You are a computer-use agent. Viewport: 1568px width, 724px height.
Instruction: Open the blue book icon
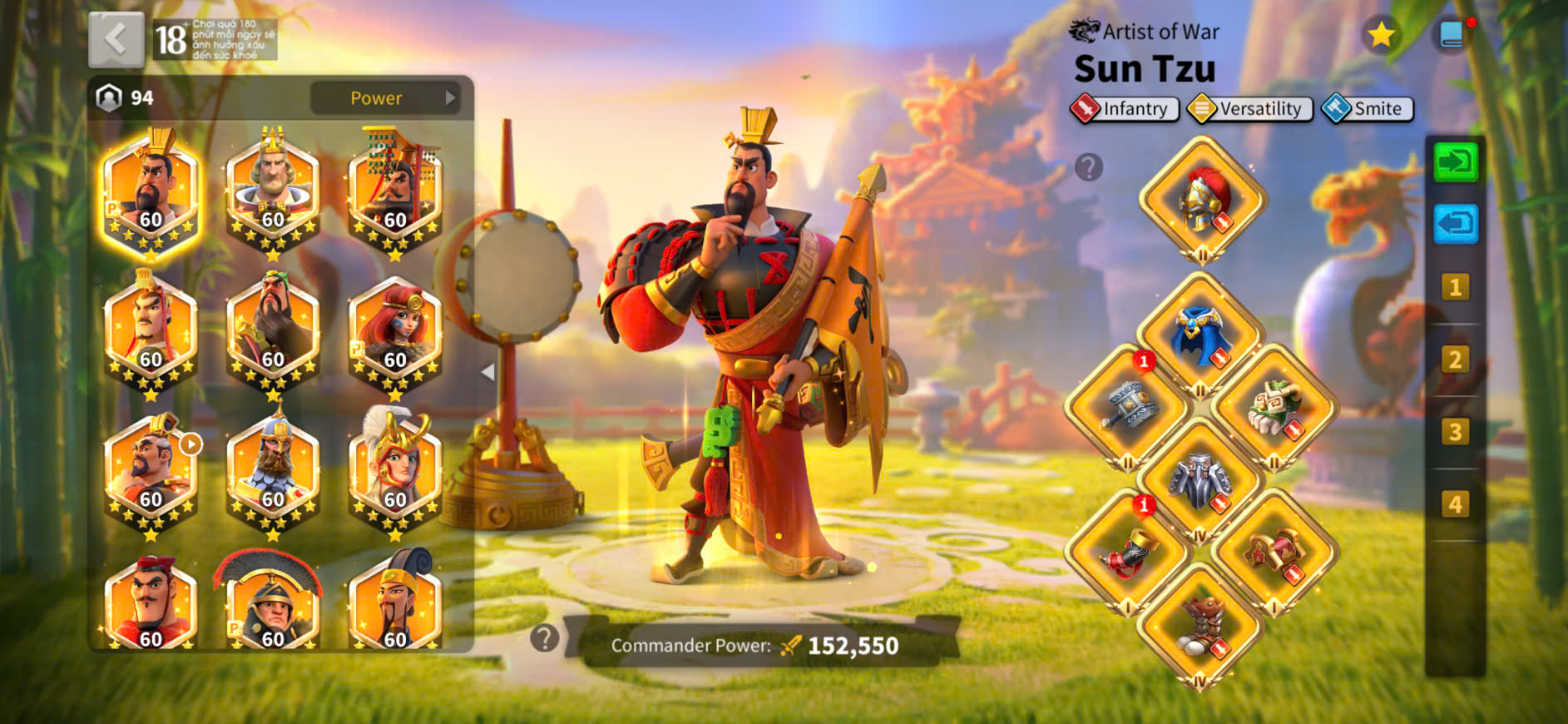(1452, 35)
